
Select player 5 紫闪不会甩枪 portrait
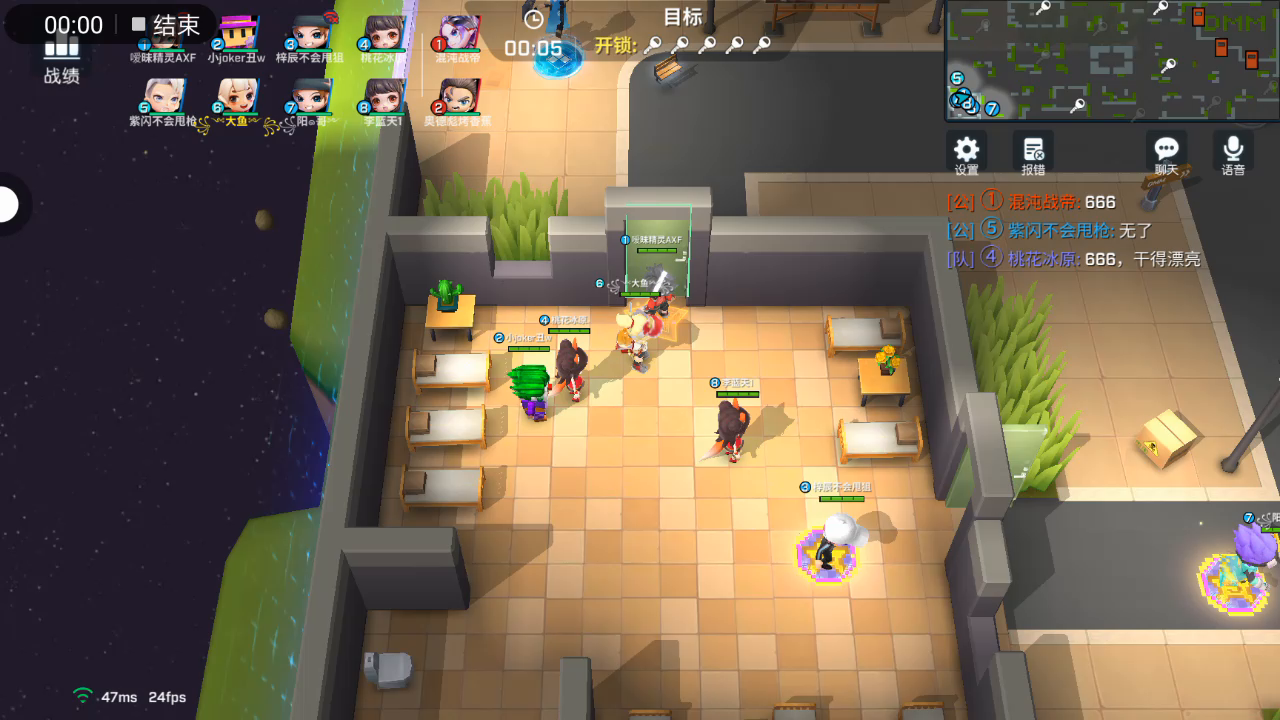[164, 97]
